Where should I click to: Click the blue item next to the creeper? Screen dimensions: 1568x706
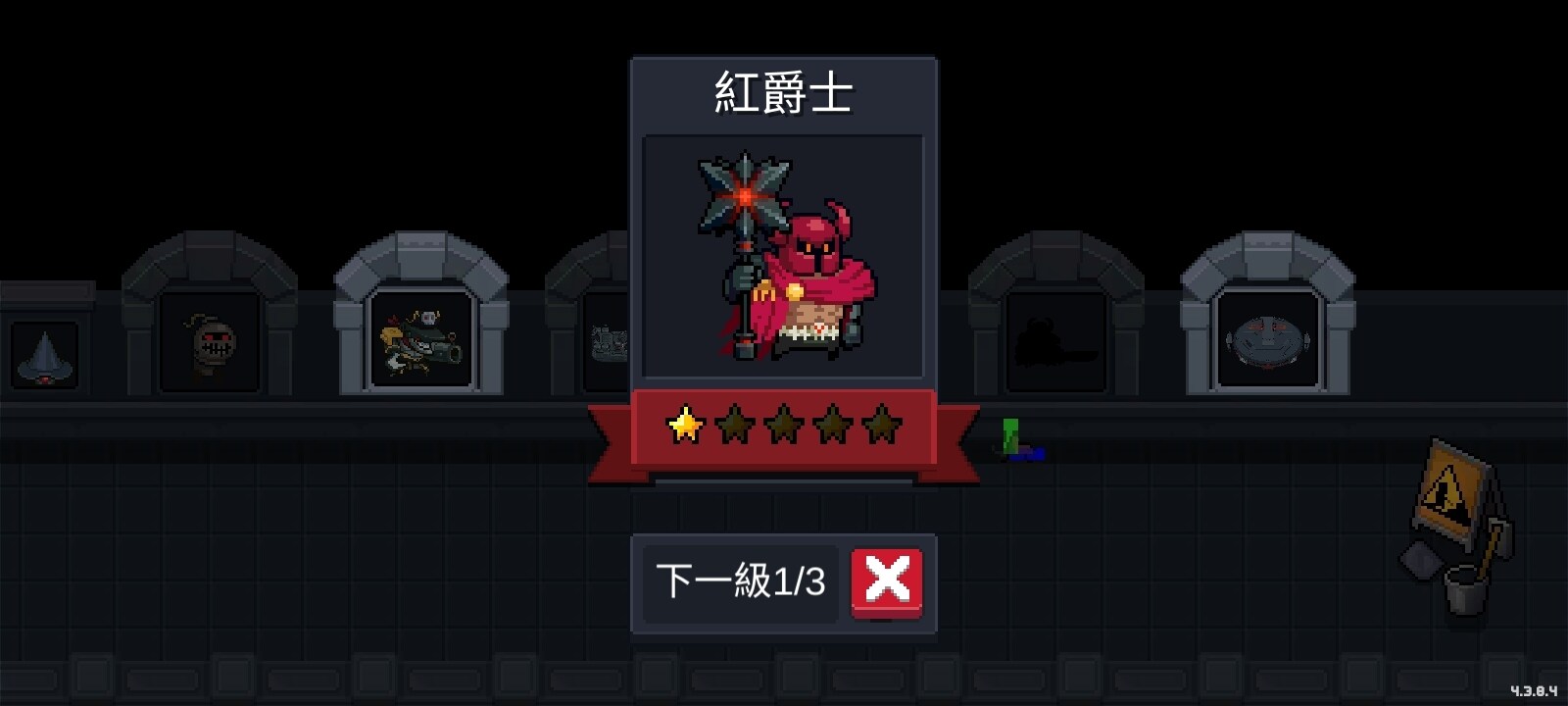point(1031,454)
